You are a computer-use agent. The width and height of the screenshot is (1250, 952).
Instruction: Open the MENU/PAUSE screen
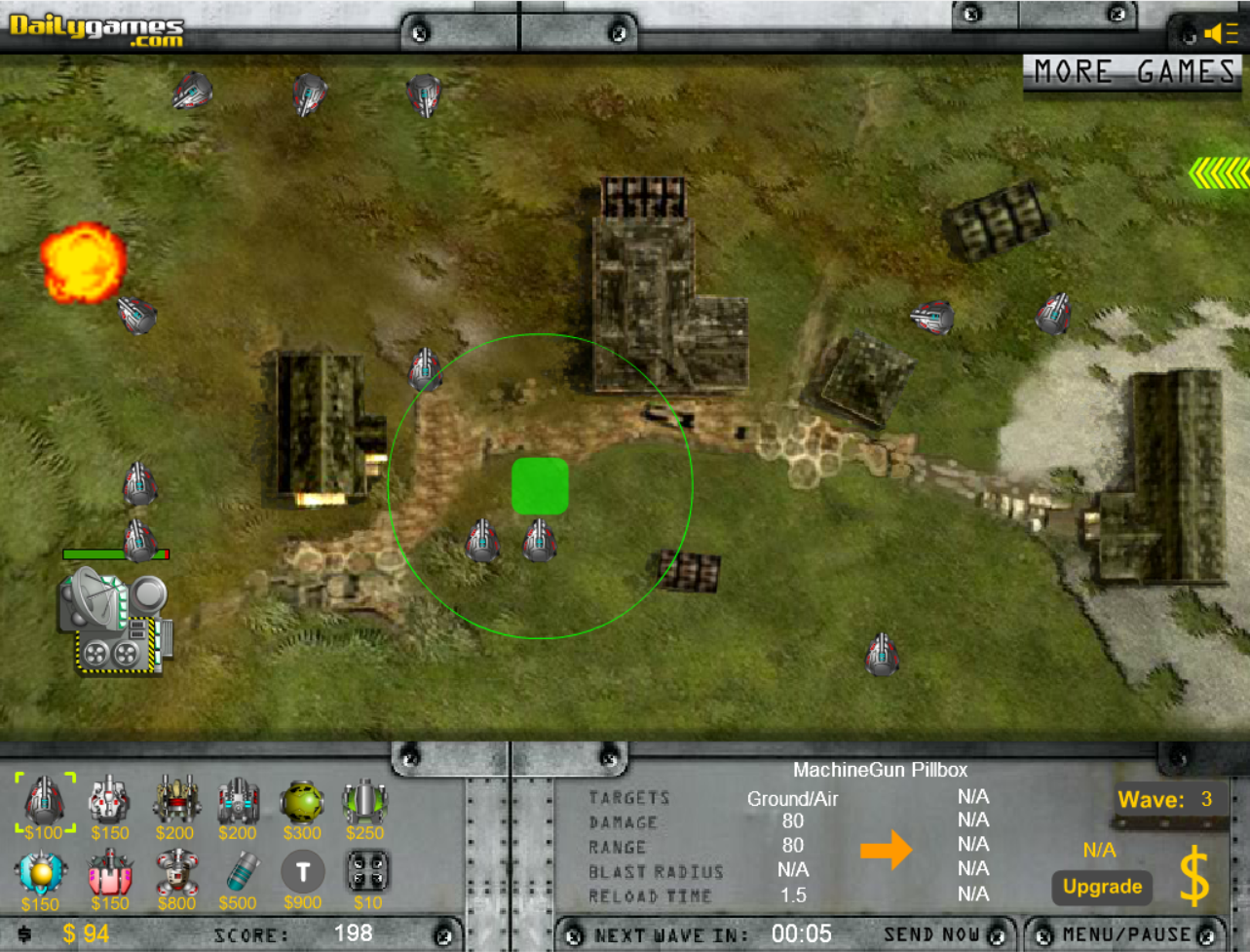click(1125, 934)
